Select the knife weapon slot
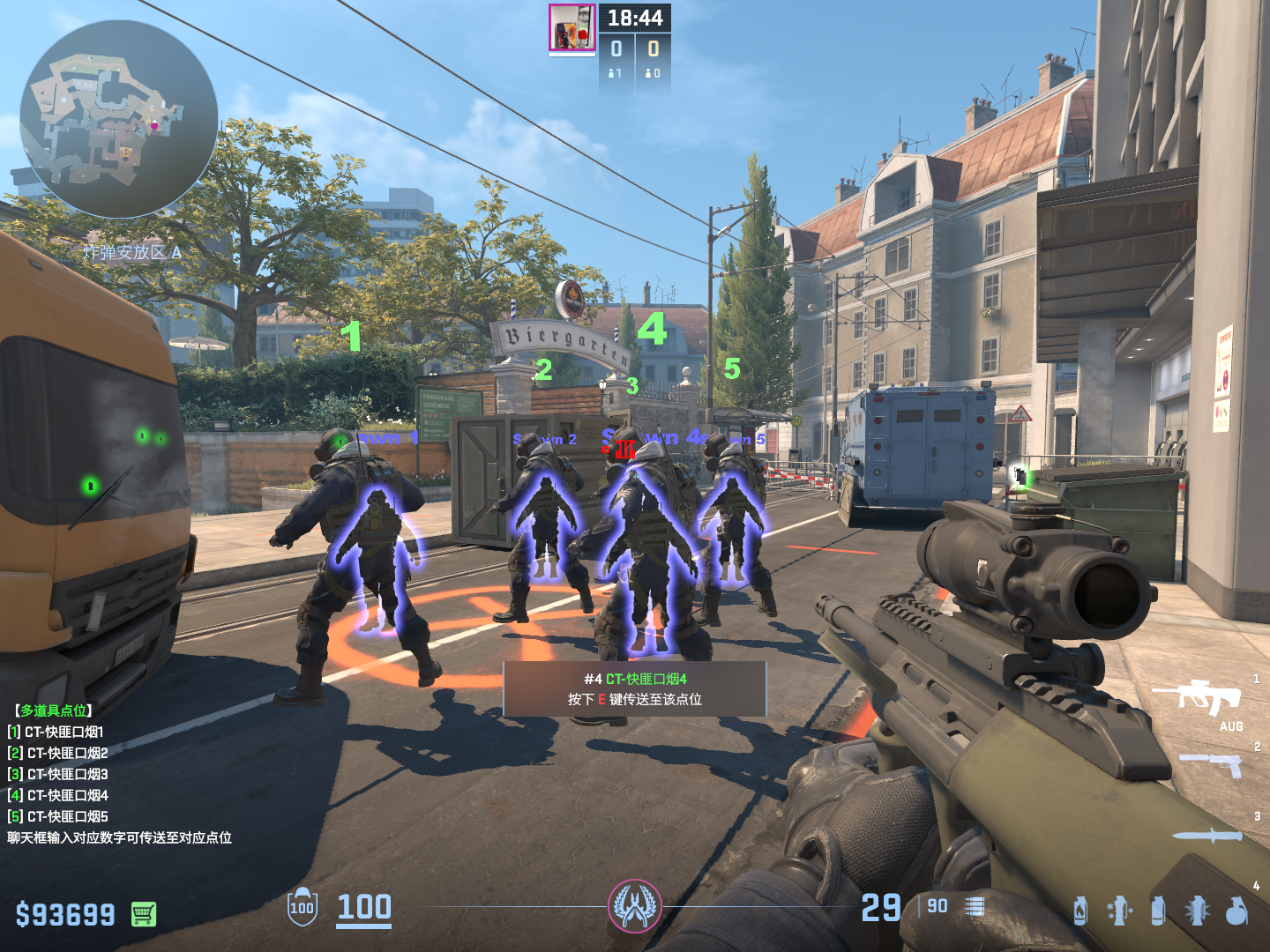Image resolution: width=1270 pixels, height=952 pixels. click(1206, 836)
